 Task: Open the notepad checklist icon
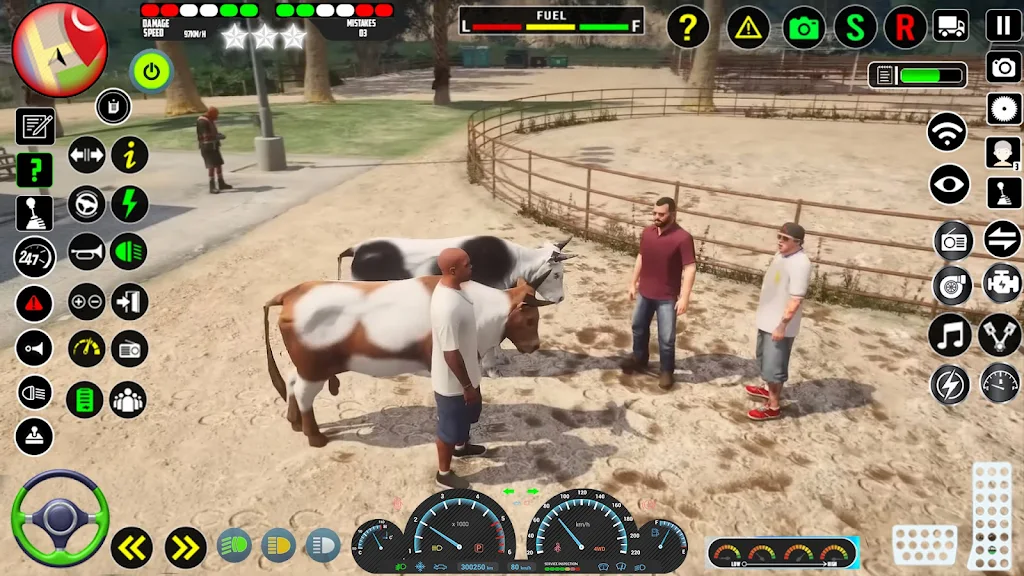(x=35, y=126)
